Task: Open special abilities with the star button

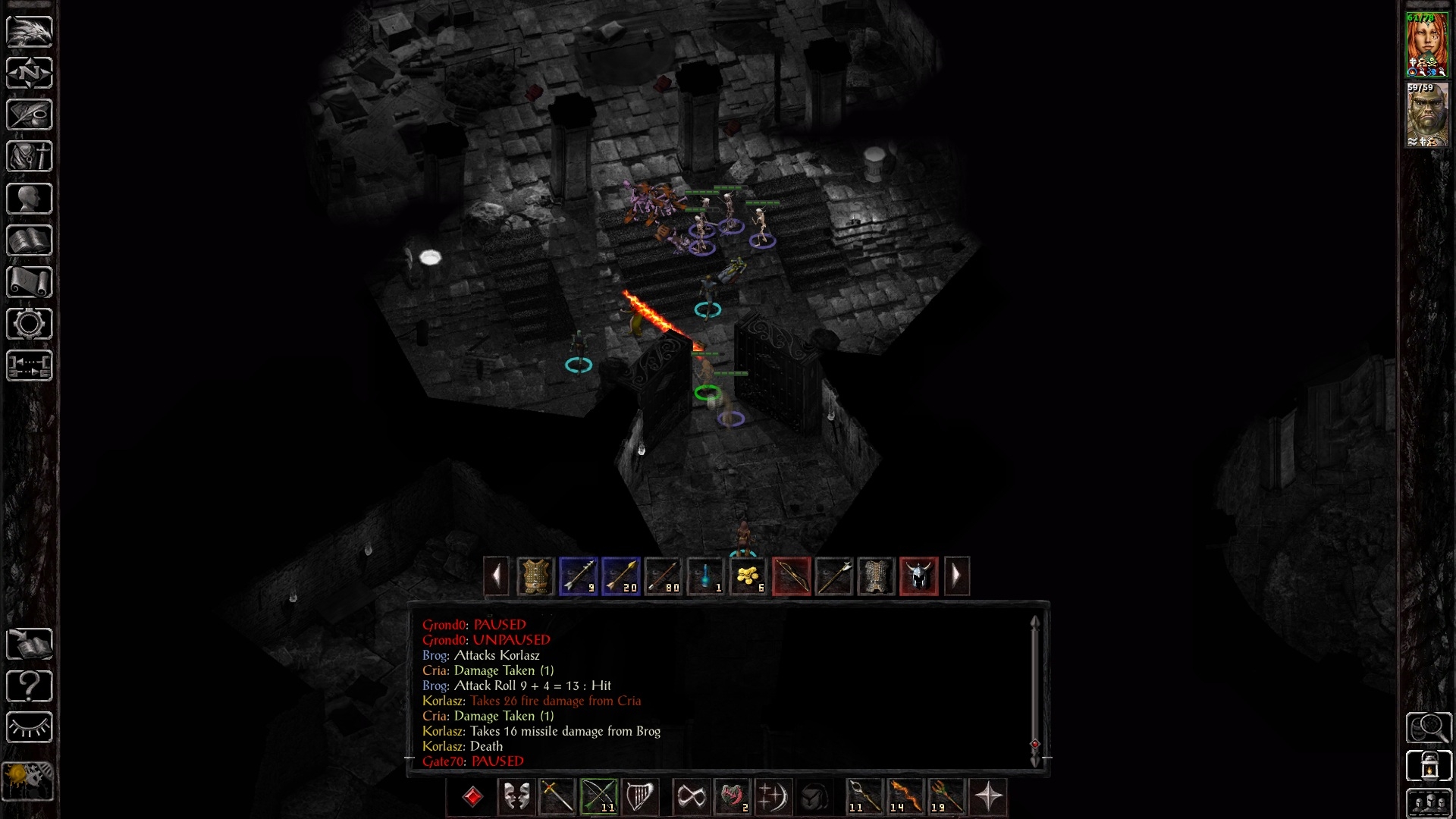Action: [988, 797]
